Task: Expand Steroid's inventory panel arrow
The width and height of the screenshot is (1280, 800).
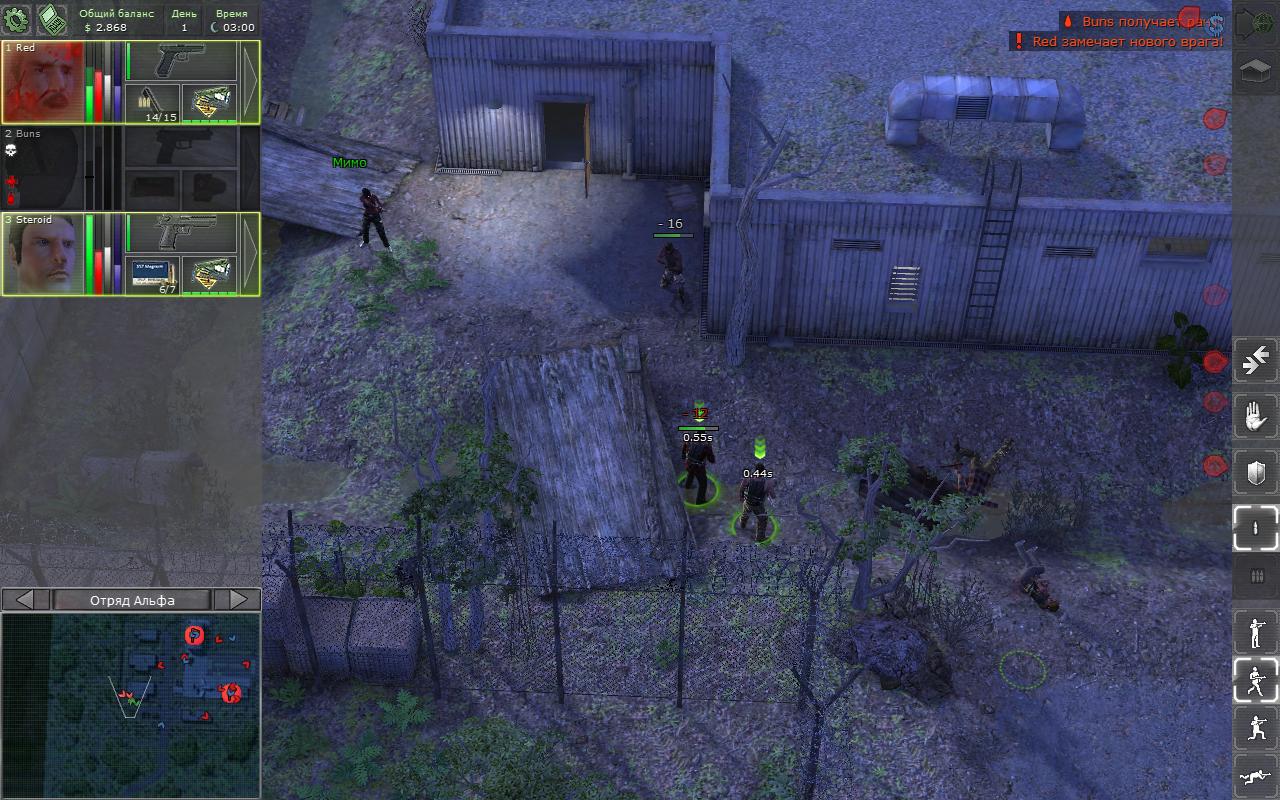Action: click(249, 254)
